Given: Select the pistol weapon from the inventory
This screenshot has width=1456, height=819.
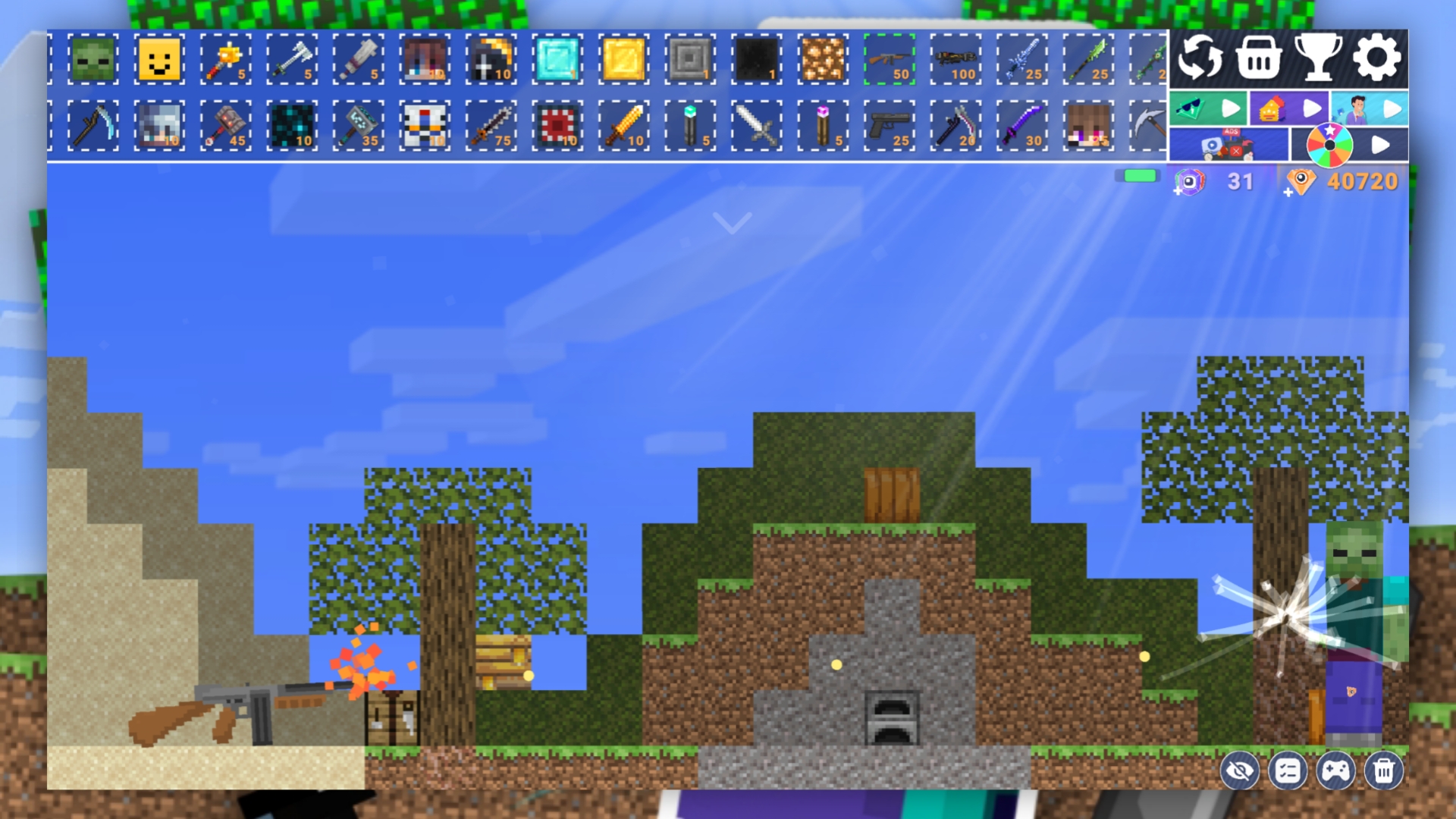Looking at the screenshot, I should tap(890, 127).
